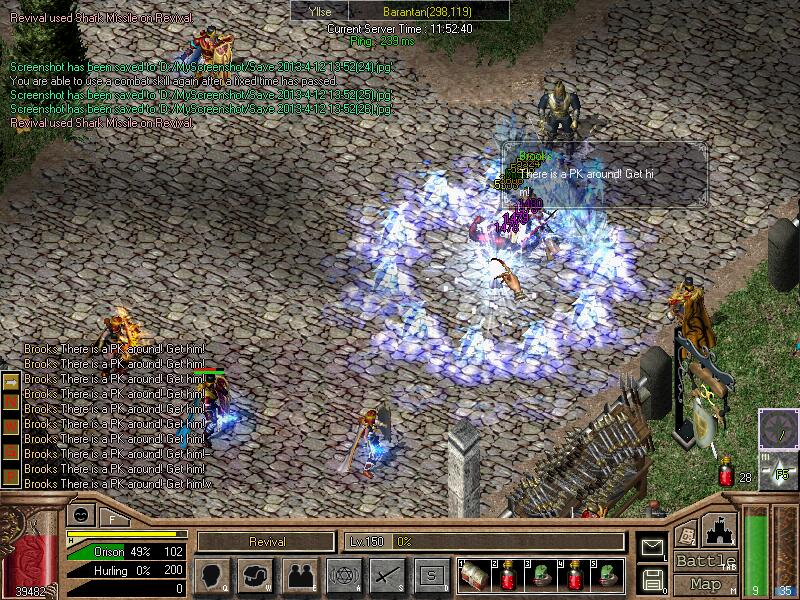Open the character head profile button

pyautogui.click(x=211, y=576)
